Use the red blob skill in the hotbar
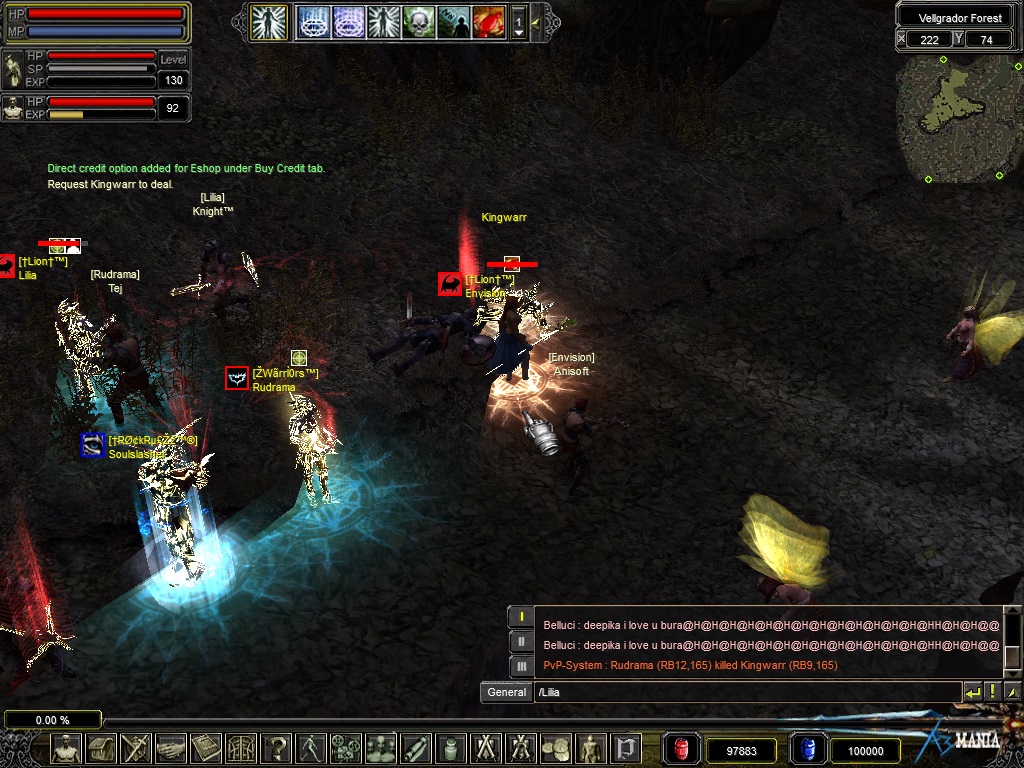Viewport: 1024px width, 768px height. 488,22
